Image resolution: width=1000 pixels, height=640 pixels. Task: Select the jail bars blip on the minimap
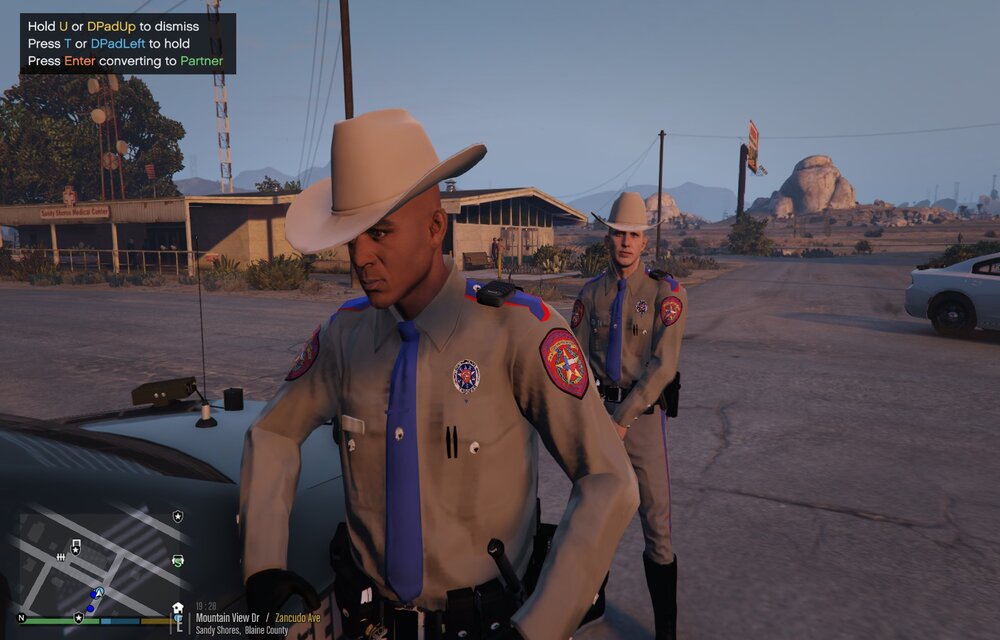pyautogui.click(x=61, y=557)
